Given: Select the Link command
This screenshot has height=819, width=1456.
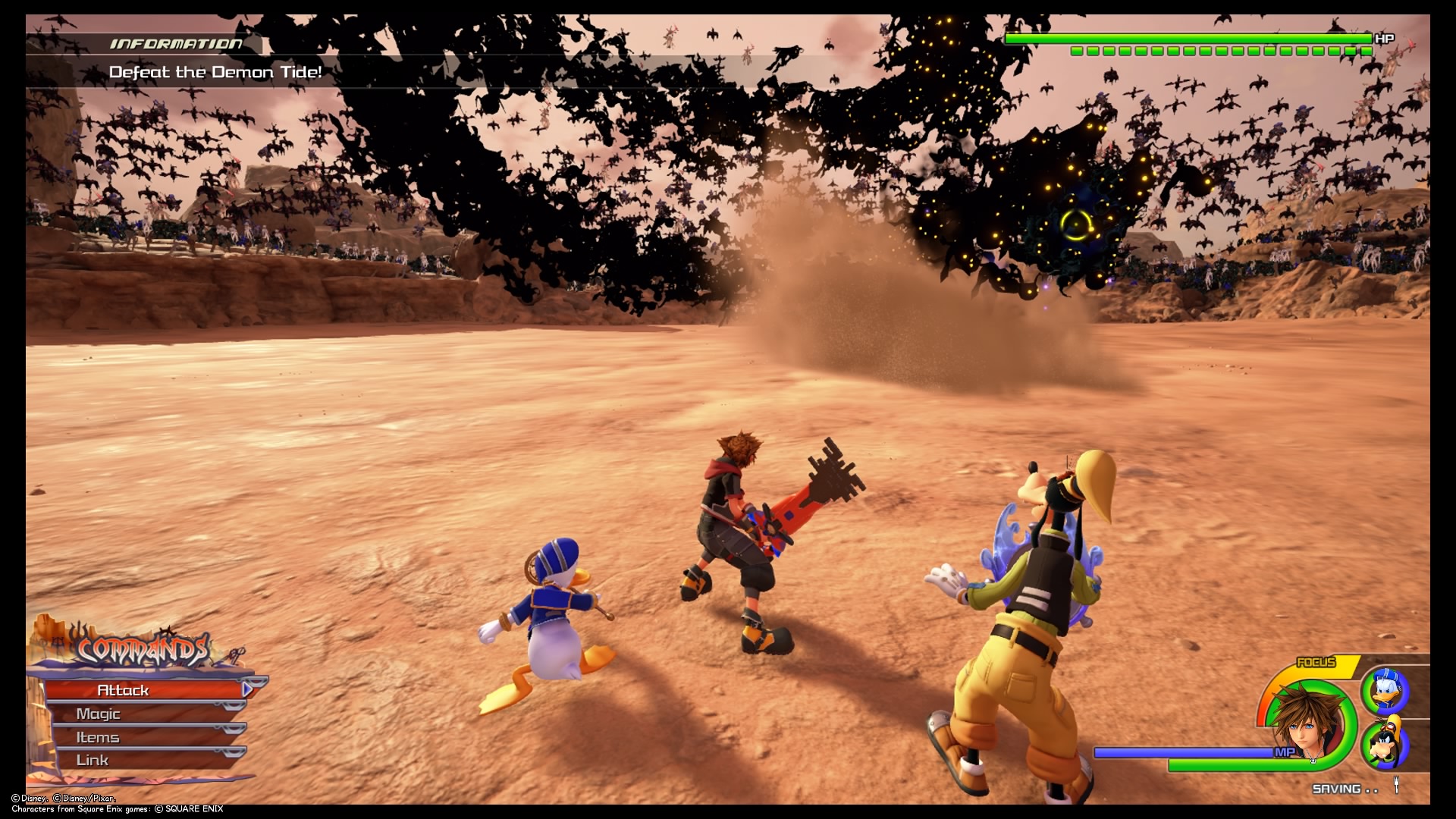Looking at the screenshot, I should tap(91, 759).
